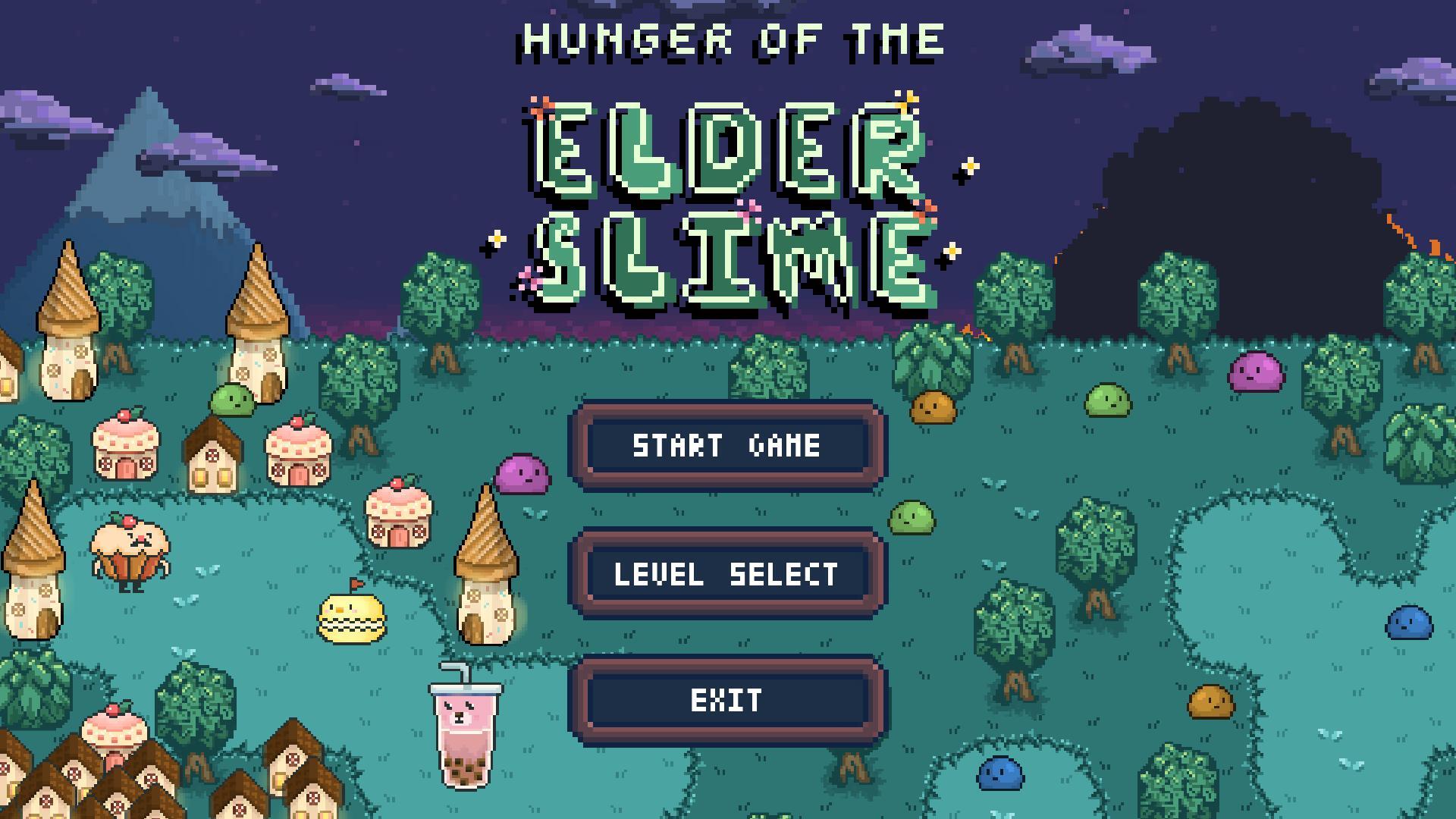
Task: Open the Level Select menu
Action: [x=726, y=574]
